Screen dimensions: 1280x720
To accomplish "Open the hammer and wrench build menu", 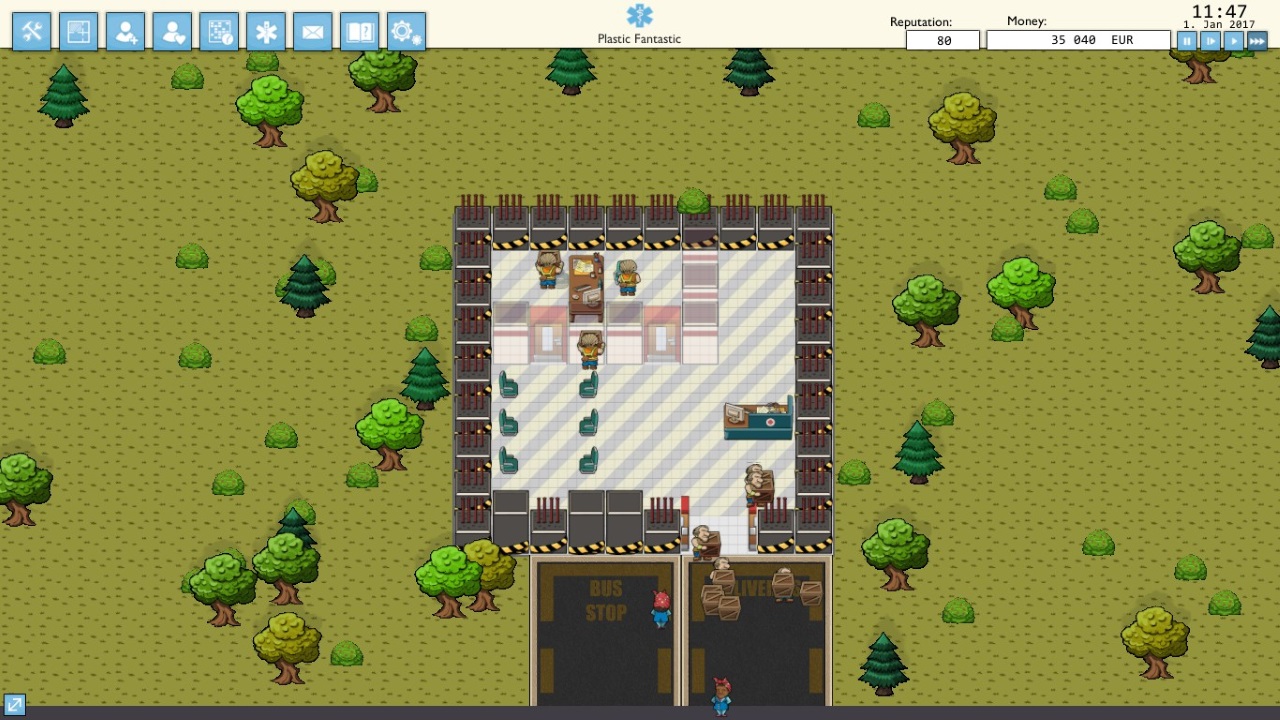I will [32, 32].
